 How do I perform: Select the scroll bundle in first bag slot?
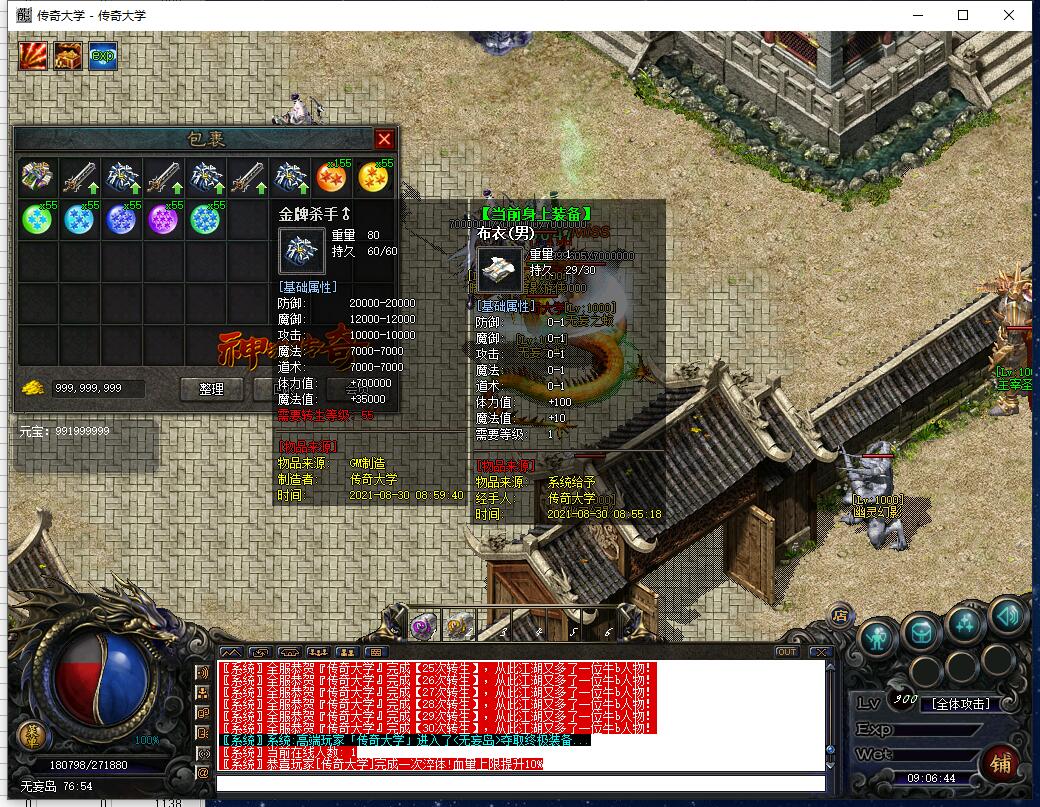tap(37, 178)
